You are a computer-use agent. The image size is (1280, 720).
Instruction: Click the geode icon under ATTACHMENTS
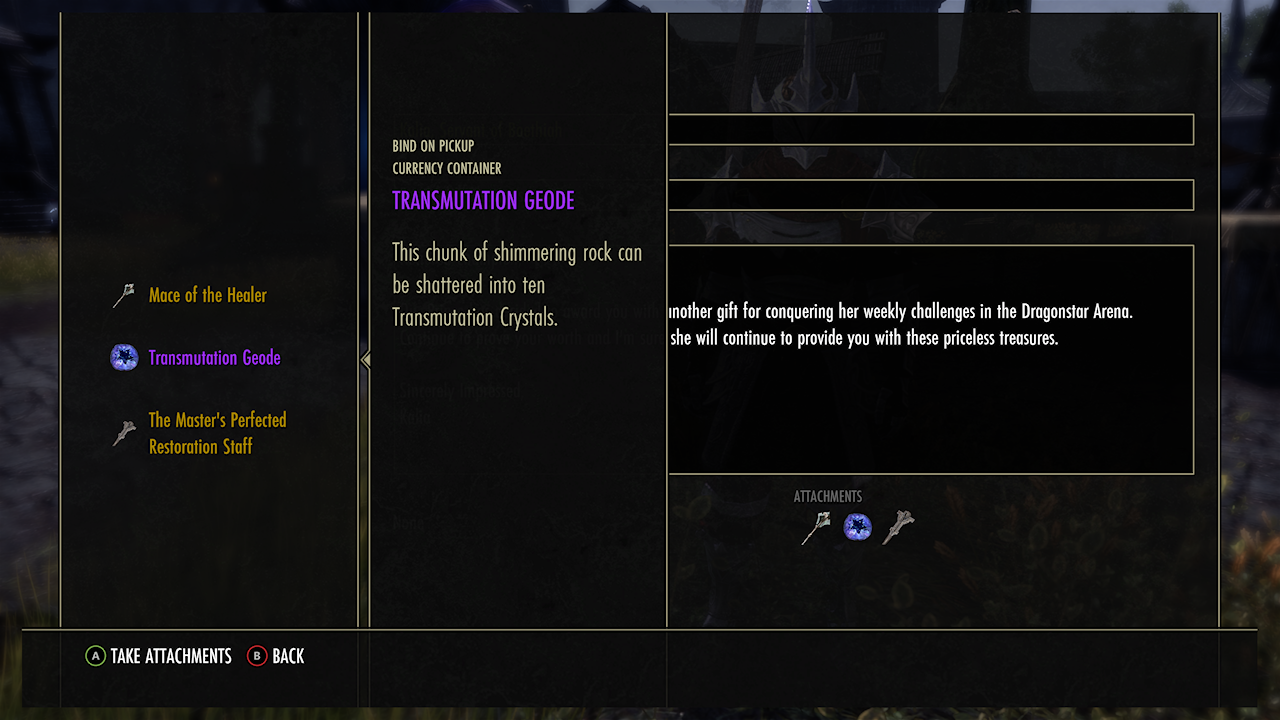pos(855,526)
